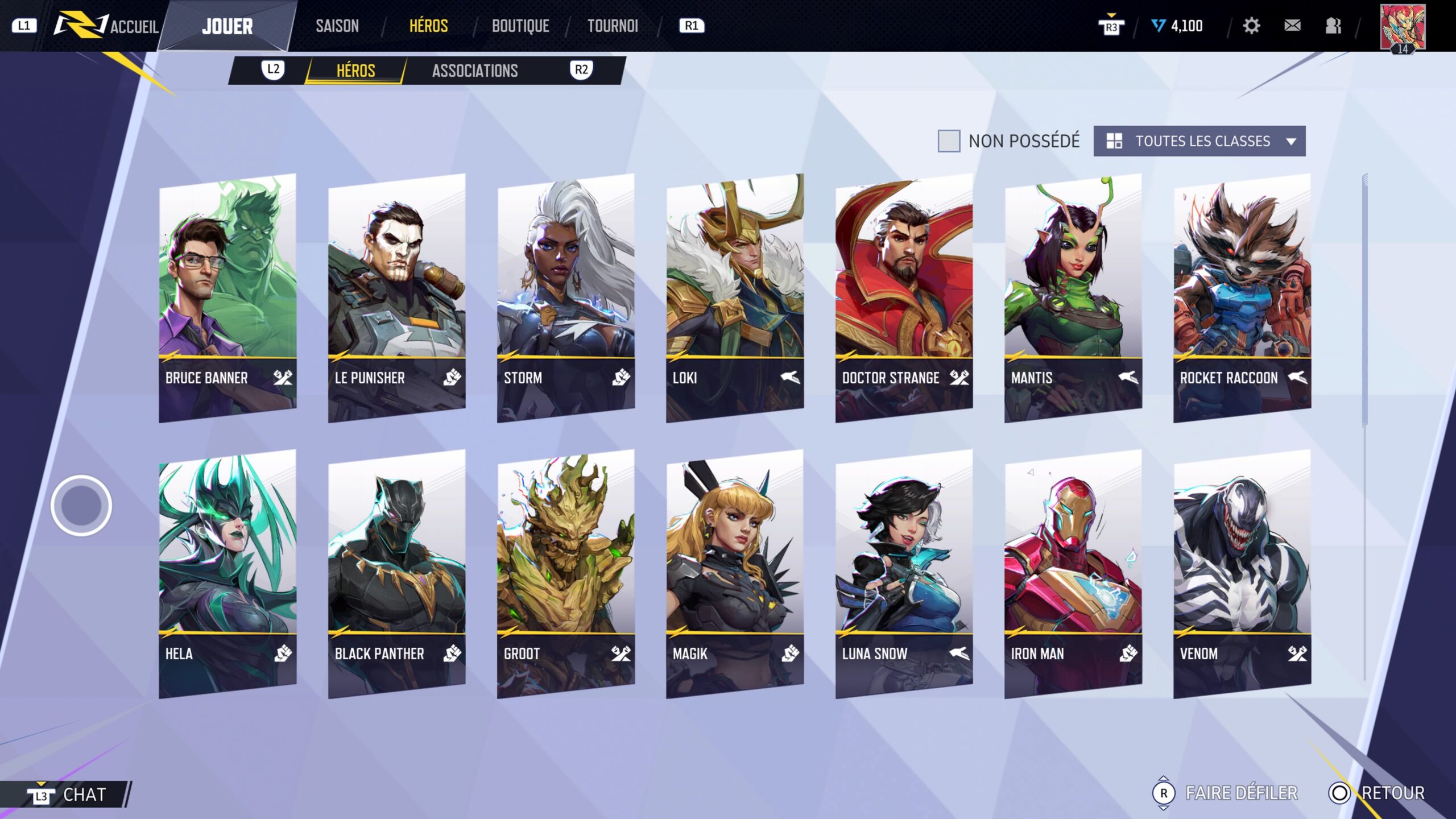
Task: Pick the Rocket Raccoon hero card
Action: tap(1242, 296)
